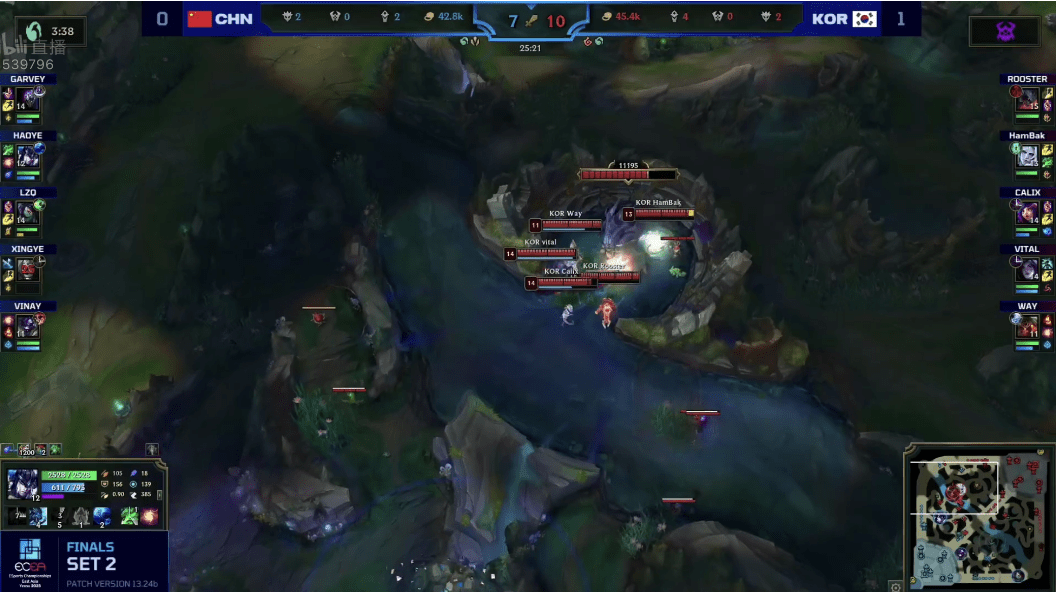The width and height of the screenshot is (1056, 592).
Task: Select WAY's champion portrait
Action: click(x=1027, y=325)
